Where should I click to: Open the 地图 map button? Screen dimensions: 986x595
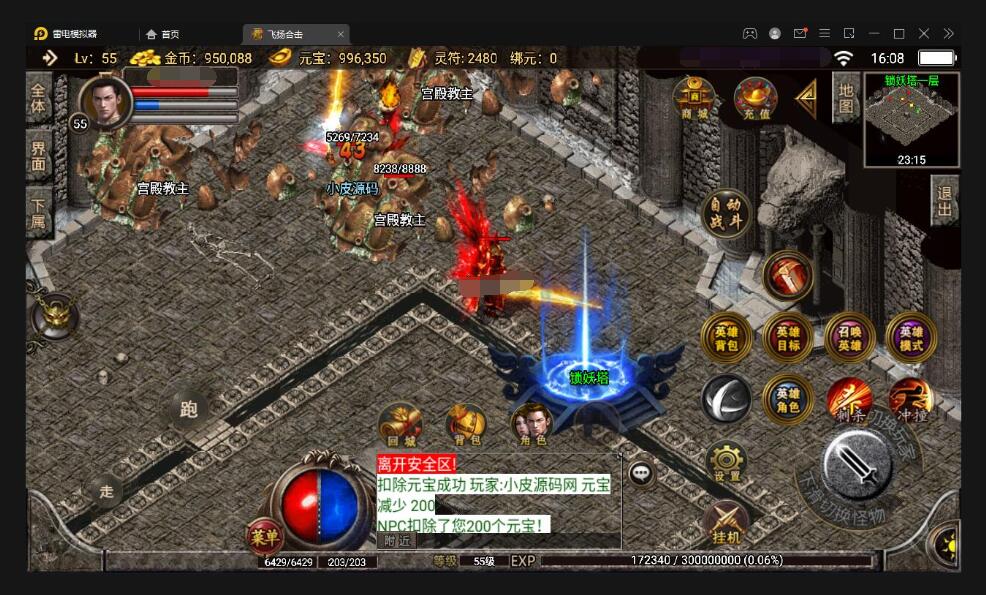(846, 97)
